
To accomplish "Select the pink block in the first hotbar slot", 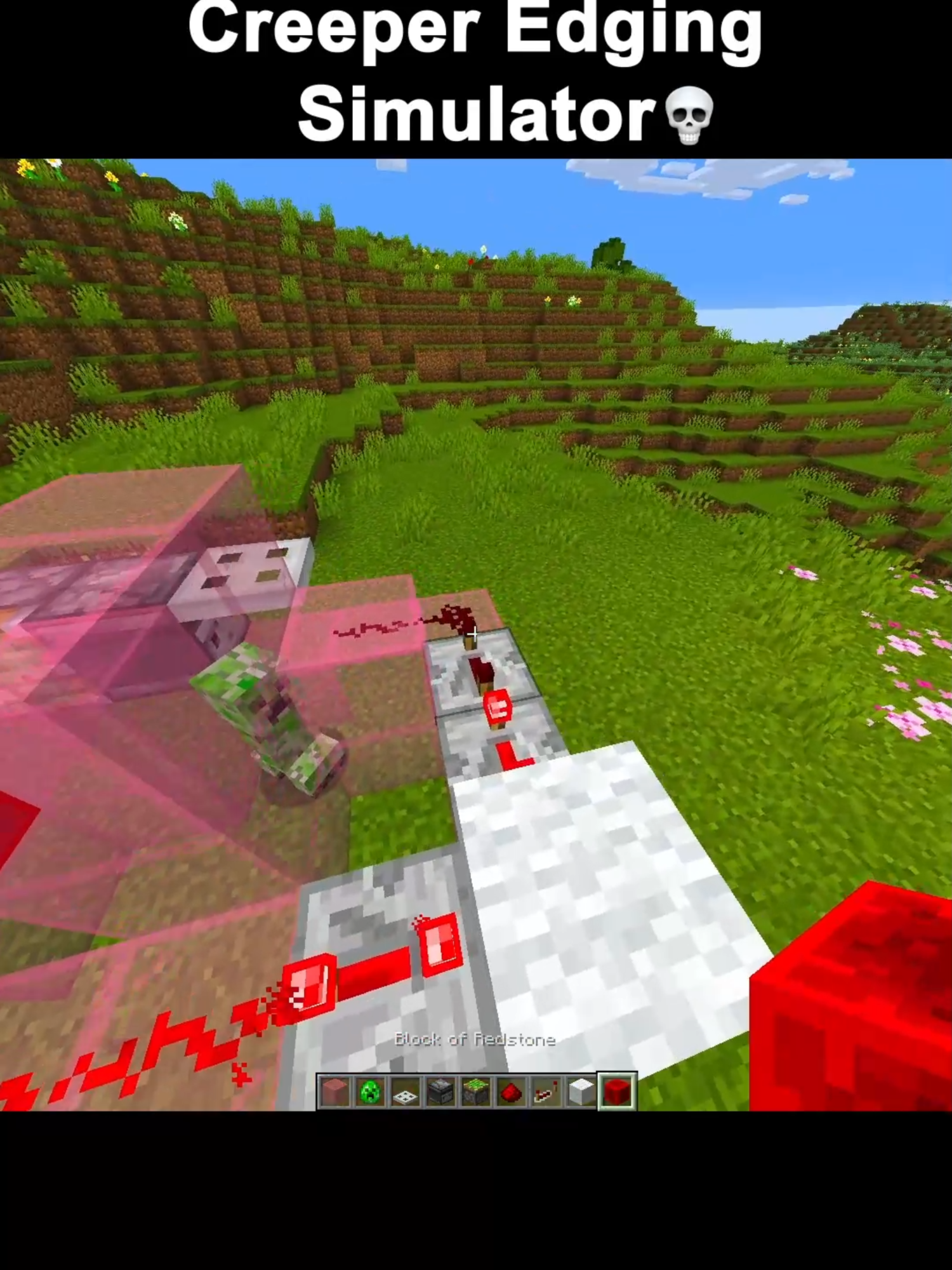I will point(334,1091).
